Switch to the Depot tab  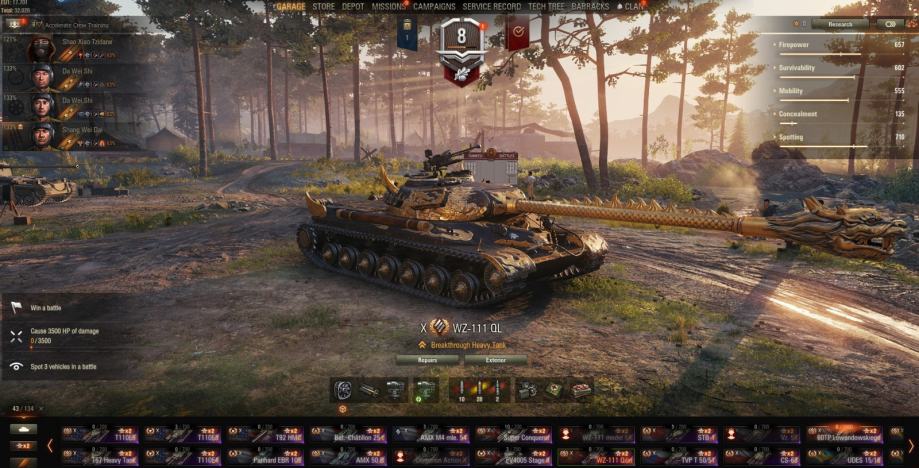point(353,6)
